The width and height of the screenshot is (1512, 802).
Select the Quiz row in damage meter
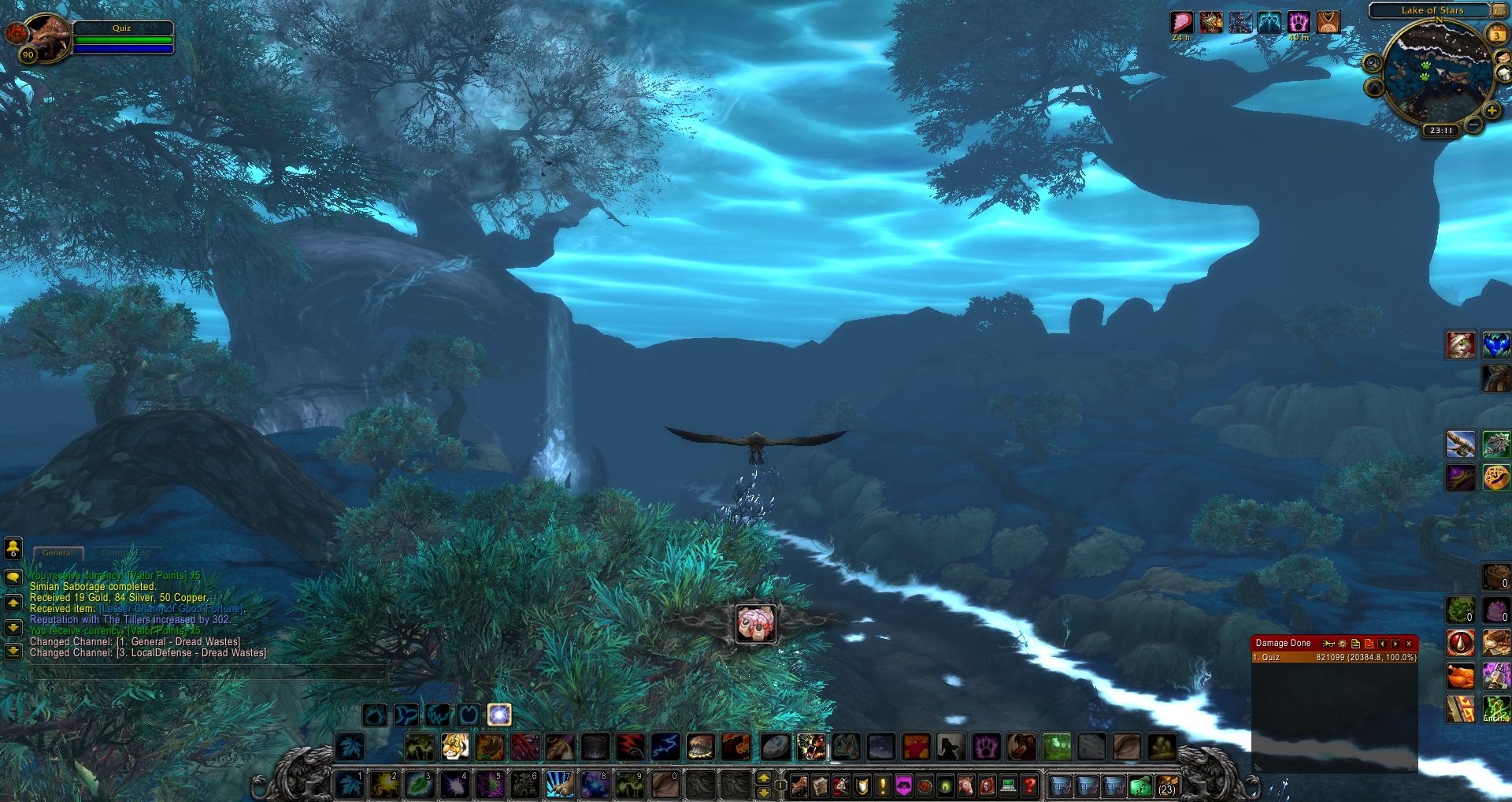tap(1334, 657)
